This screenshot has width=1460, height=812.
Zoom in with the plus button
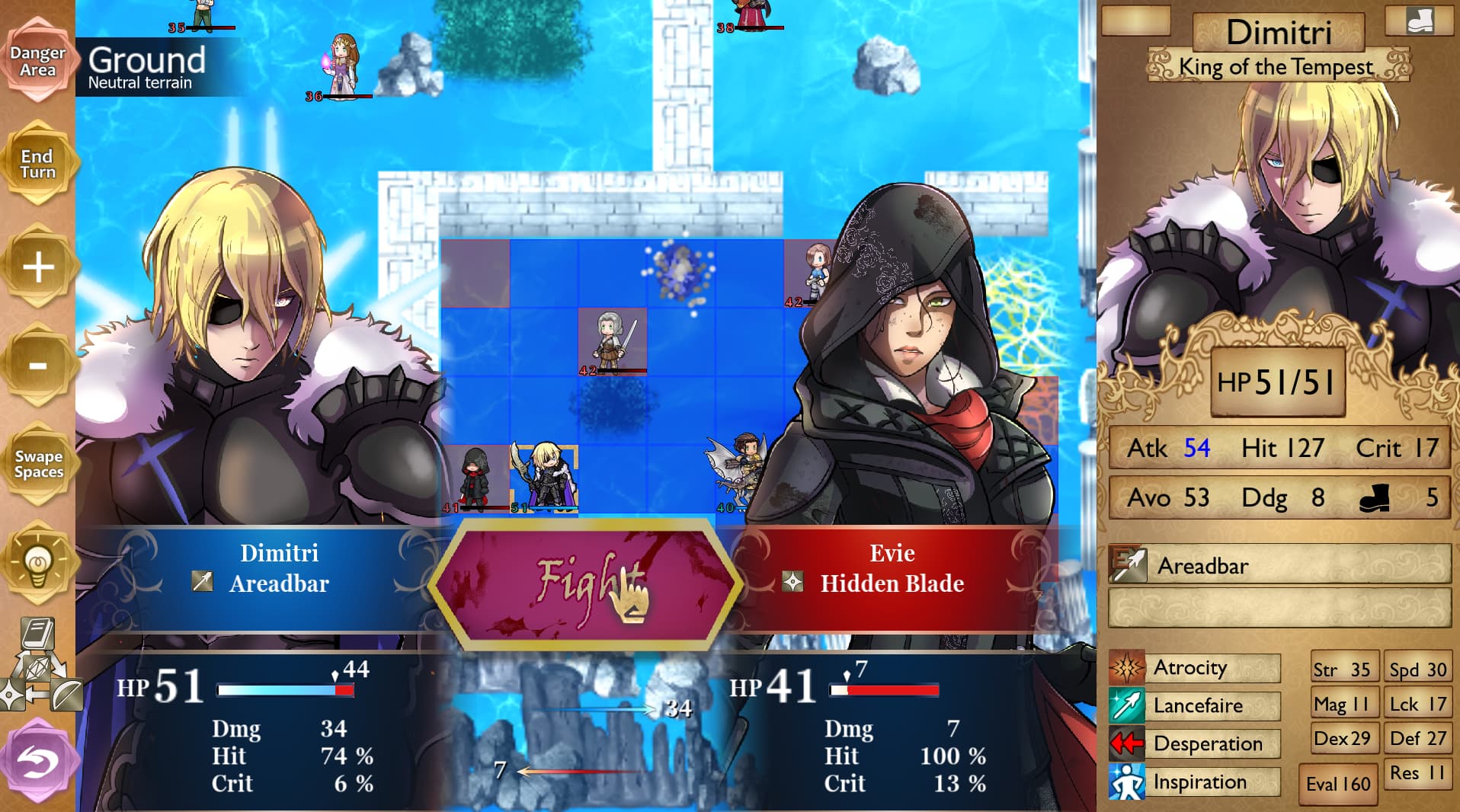pyautogui.click(x=38, y=267)
